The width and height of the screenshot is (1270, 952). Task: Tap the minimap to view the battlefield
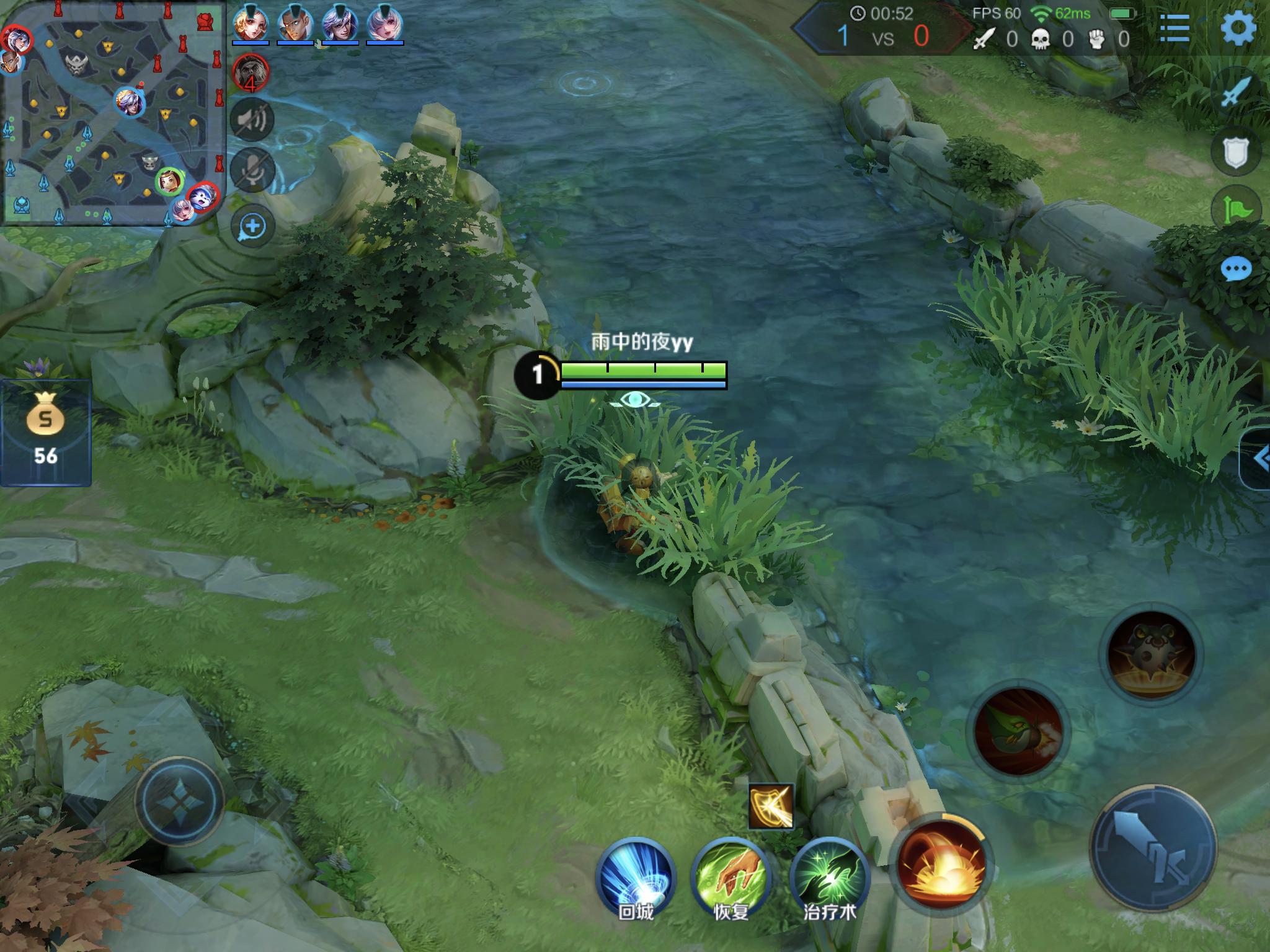[x=113, y=113]
